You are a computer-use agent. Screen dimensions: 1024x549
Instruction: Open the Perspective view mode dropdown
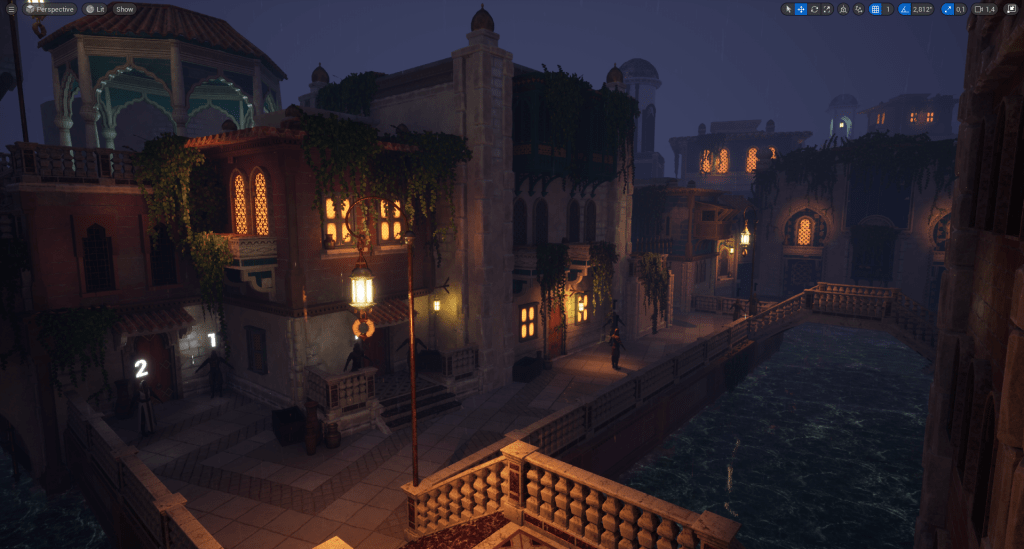pyautogui.click(x=50, y=9)
